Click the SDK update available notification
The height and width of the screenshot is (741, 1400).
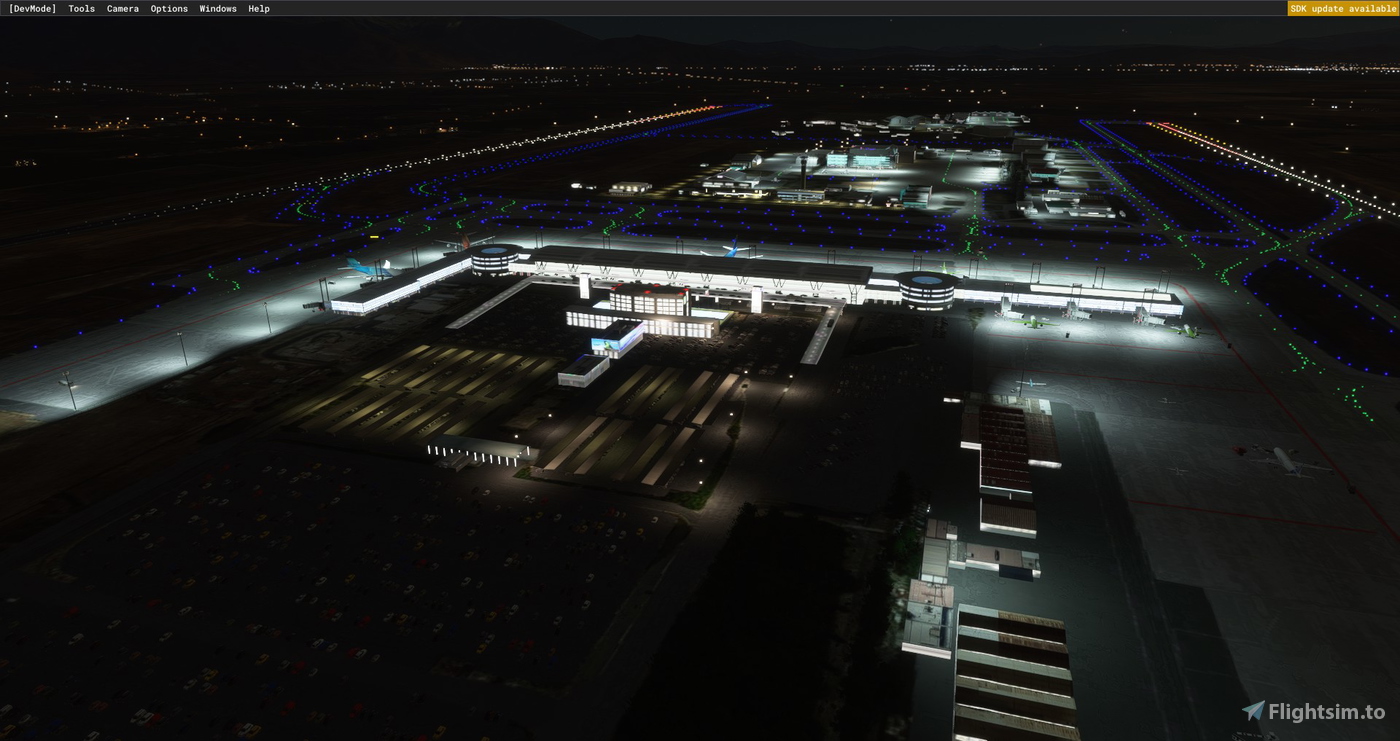point(1343,8)
